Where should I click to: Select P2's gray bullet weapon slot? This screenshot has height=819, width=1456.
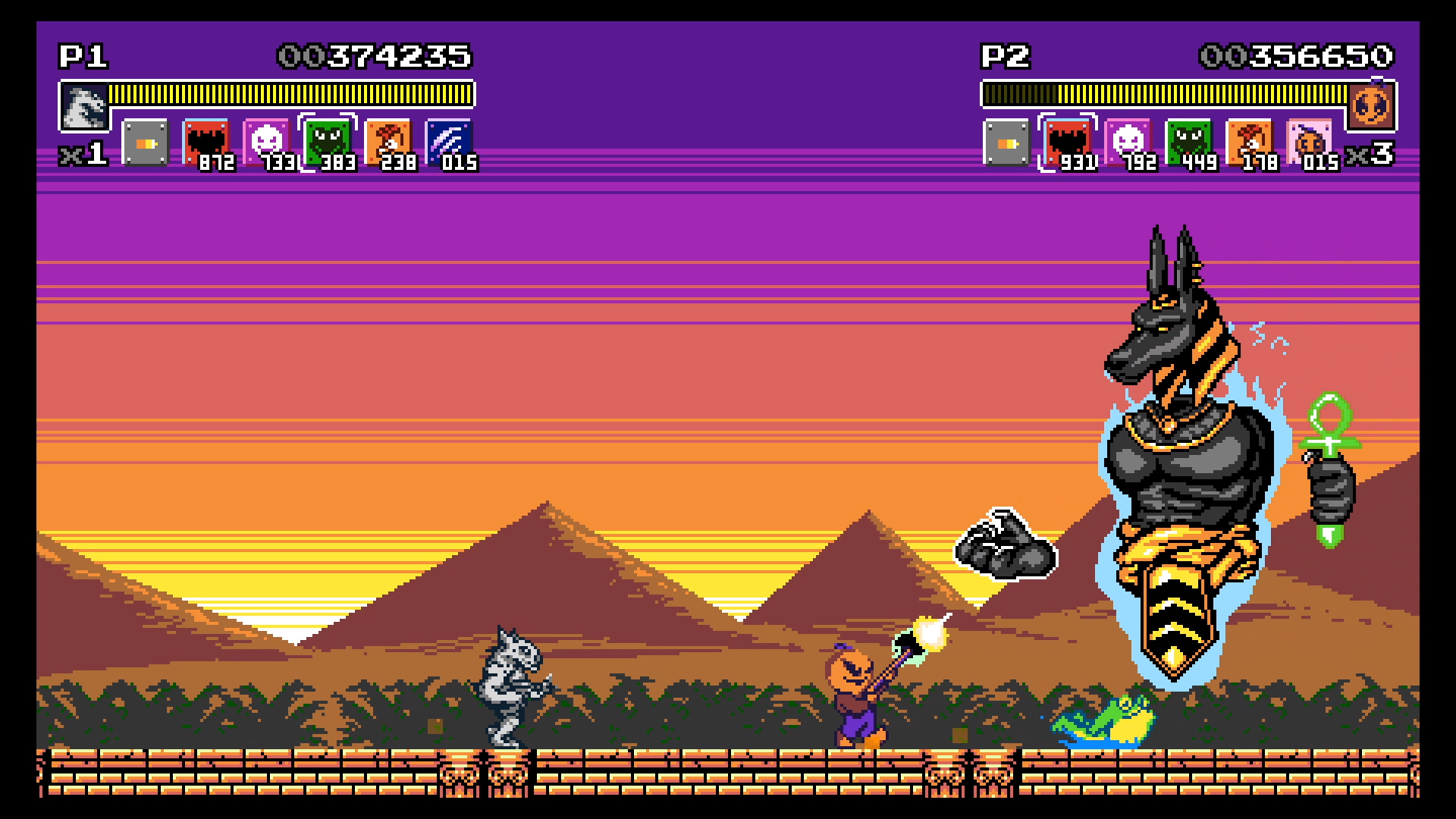pyautogui.click(x=1006, y=143)
